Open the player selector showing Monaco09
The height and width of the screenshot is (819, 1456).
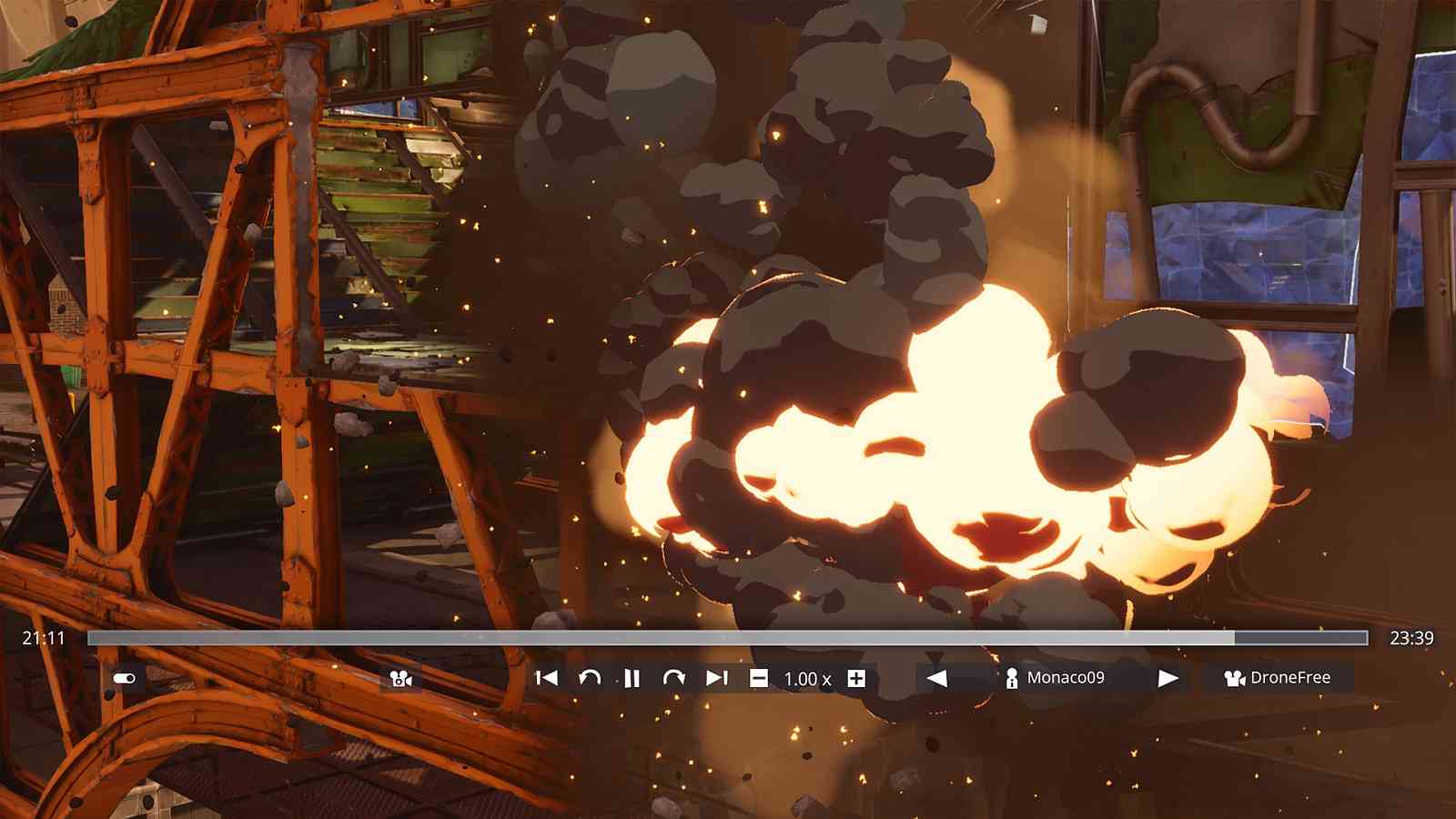(1065, 677)
